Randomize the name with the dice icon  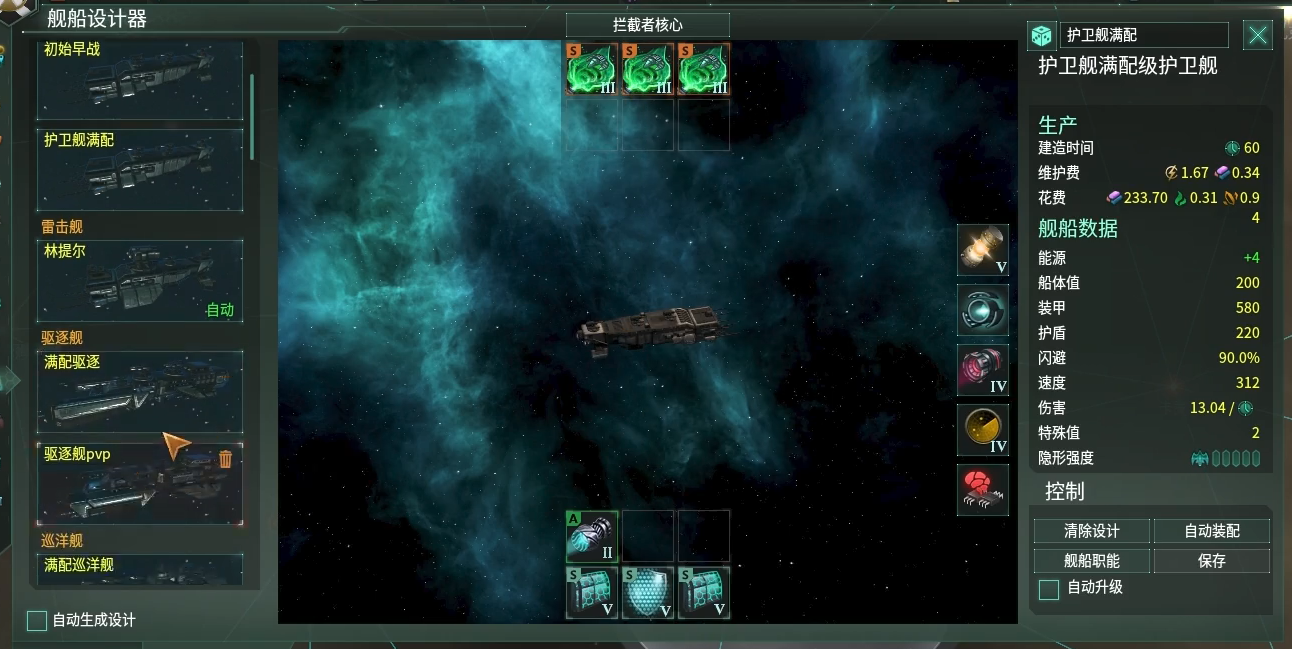pyautogui.click(x=1041, y=36)
